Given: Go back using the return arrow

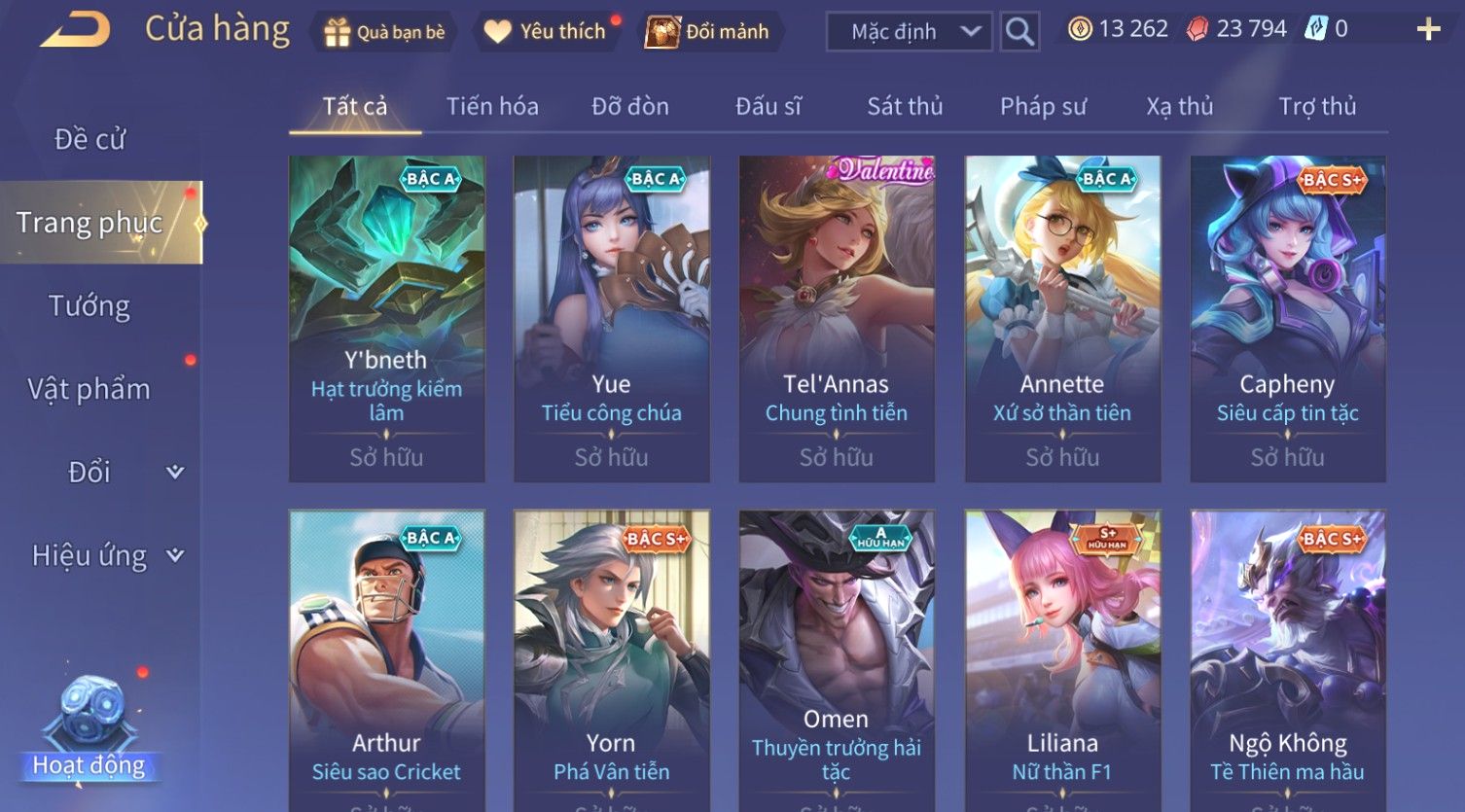Looking at the screenshot, I should point(76,30).
